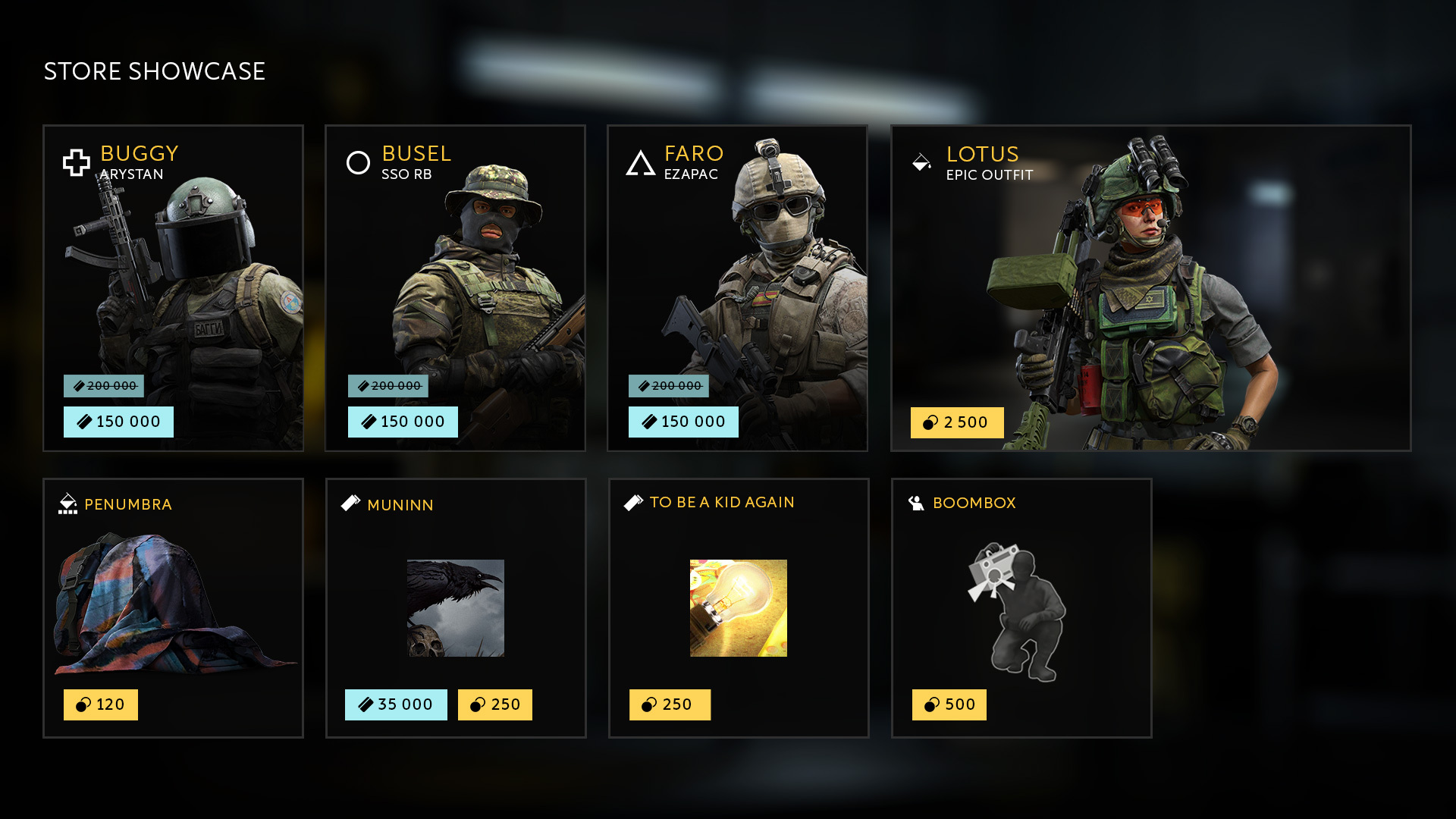Buy Boombox for 500 coins
This screenshot has width=1456, height=819.
949,704
